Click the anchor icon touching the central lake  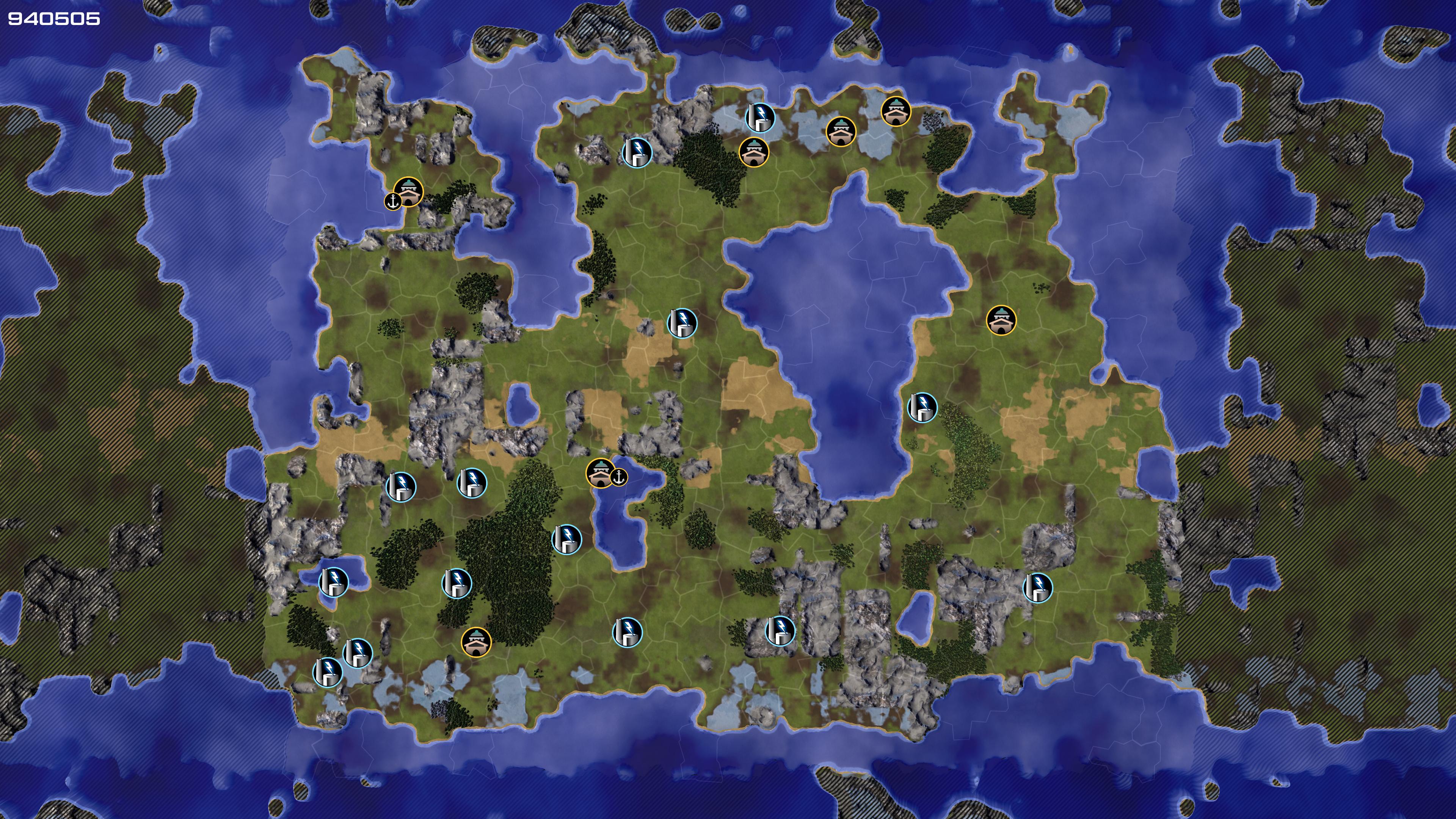620,477
